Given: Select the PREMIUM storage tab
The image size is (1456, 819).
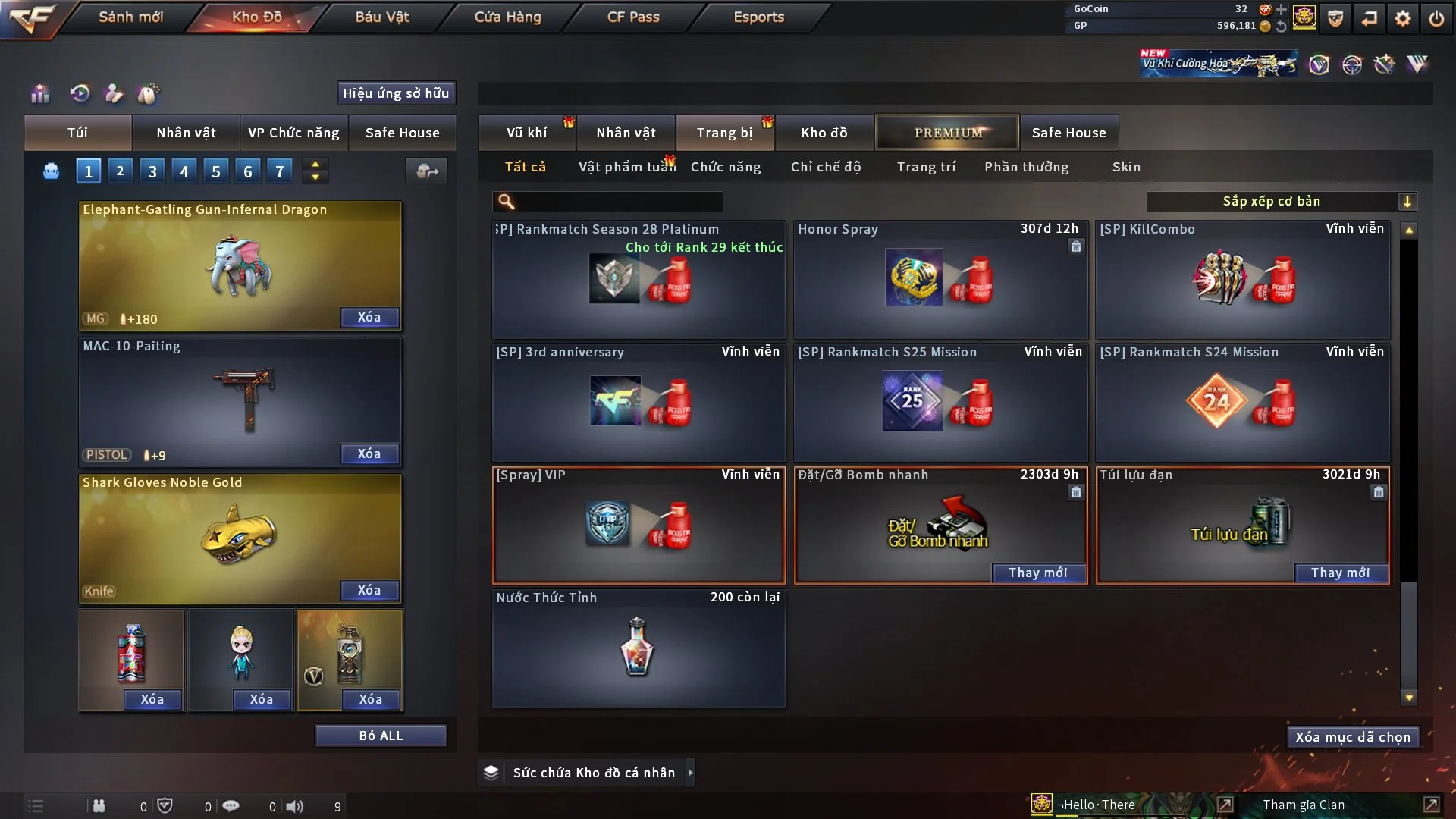Looking at the screenshot, I should (x=947, y=133).
